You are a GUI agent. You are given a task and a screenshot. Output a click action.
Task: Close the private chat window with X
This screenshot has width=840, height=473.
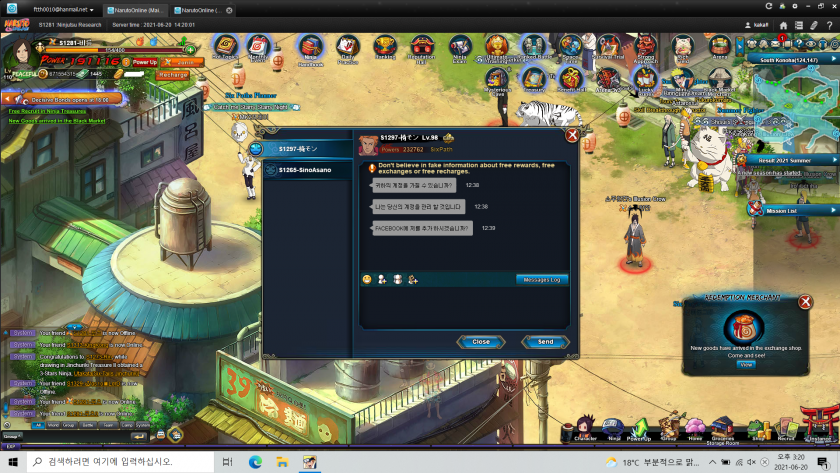572,135
